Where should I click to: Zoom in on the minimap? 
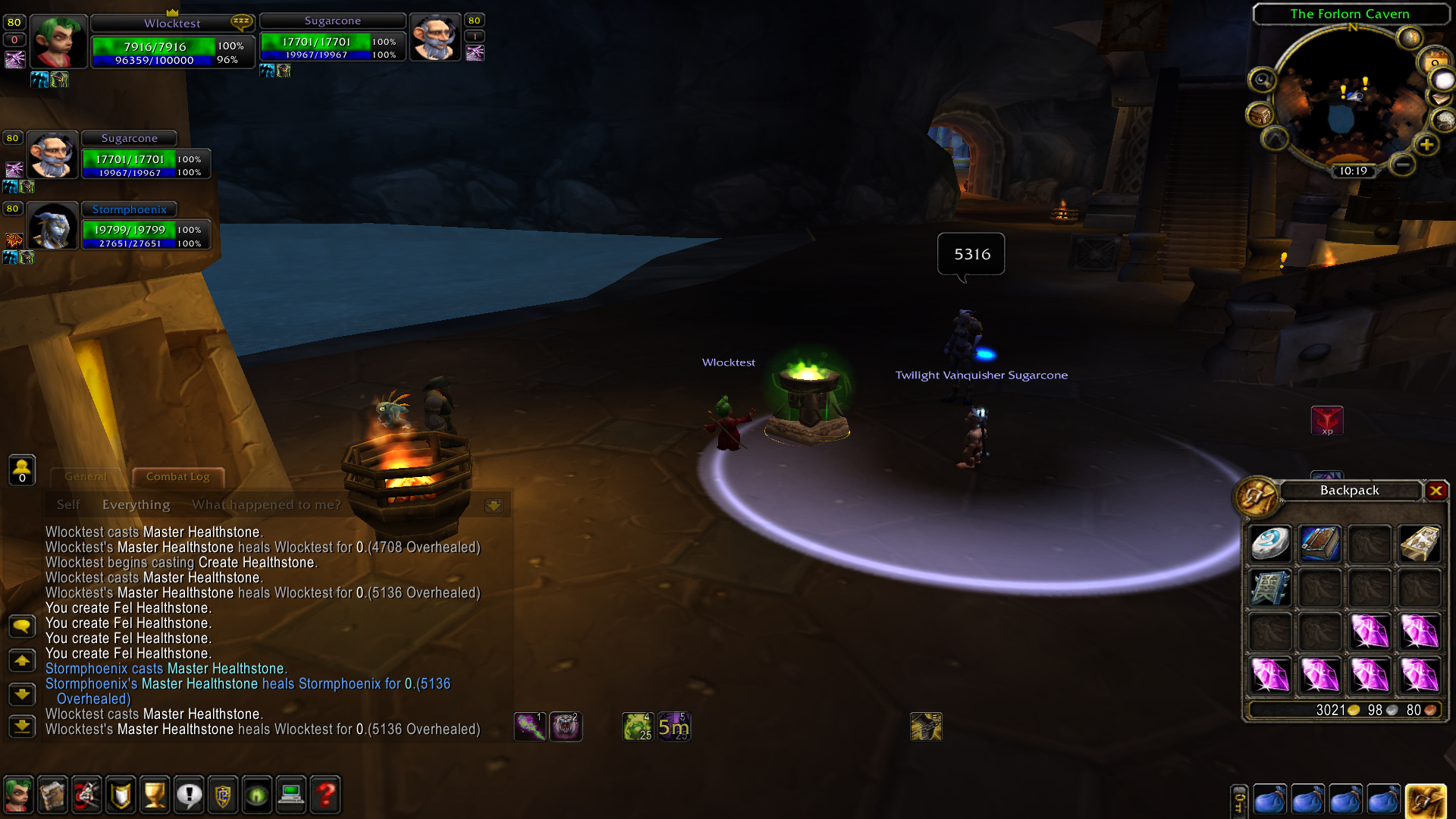click(1426, 144)
